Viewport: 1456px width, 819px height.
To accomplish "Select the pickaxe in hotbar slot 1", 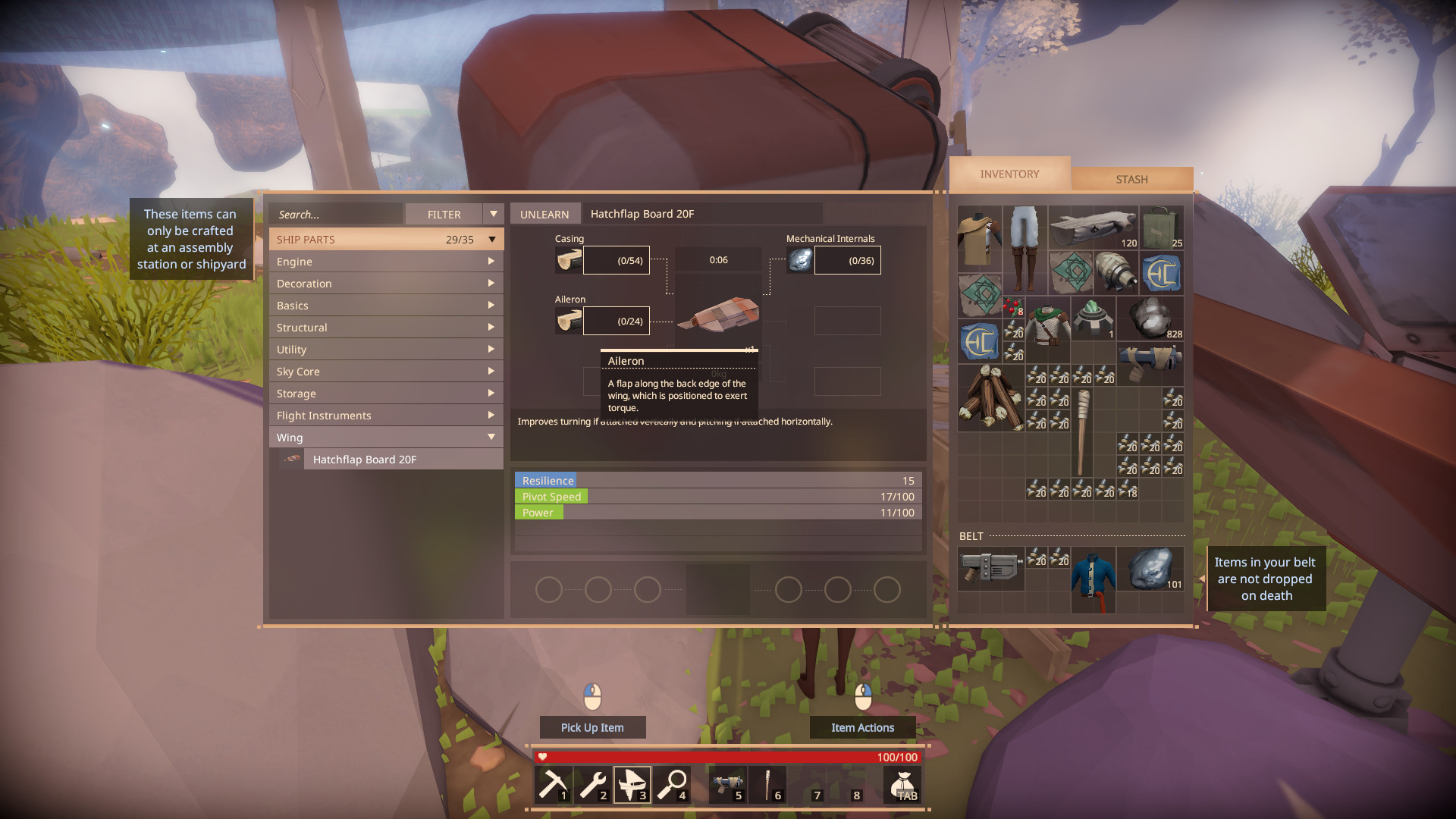I will tap(553, 785).
